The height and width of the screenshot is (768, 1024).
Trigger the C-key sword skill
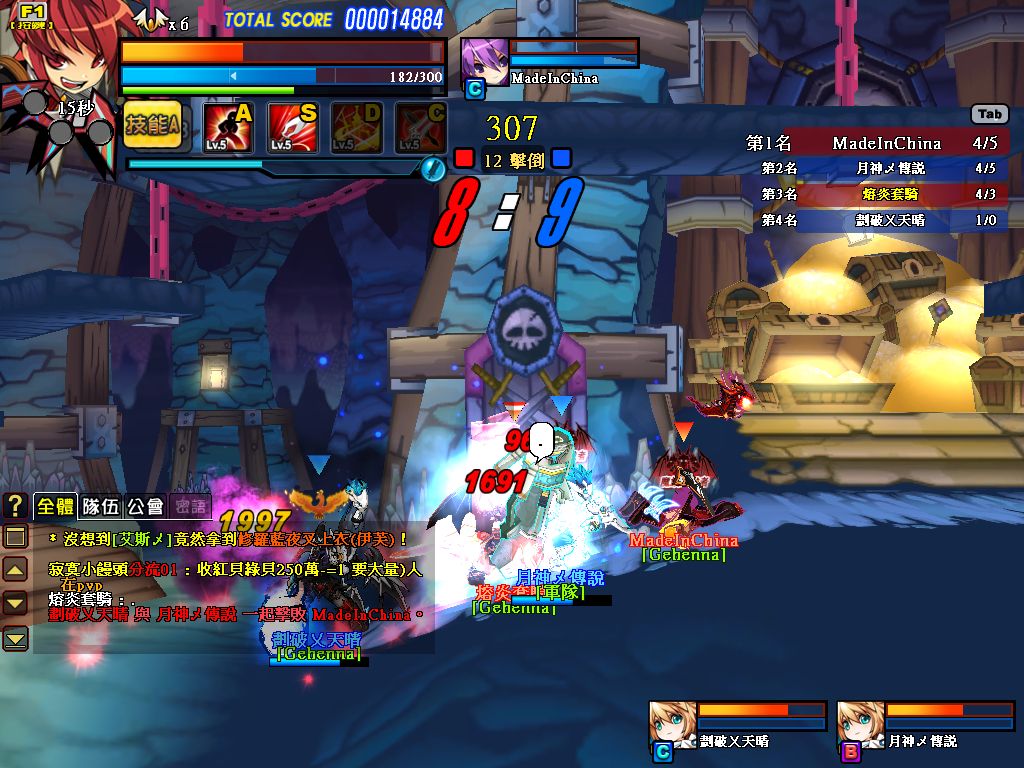pyautogui.click(x=421, y=128)
